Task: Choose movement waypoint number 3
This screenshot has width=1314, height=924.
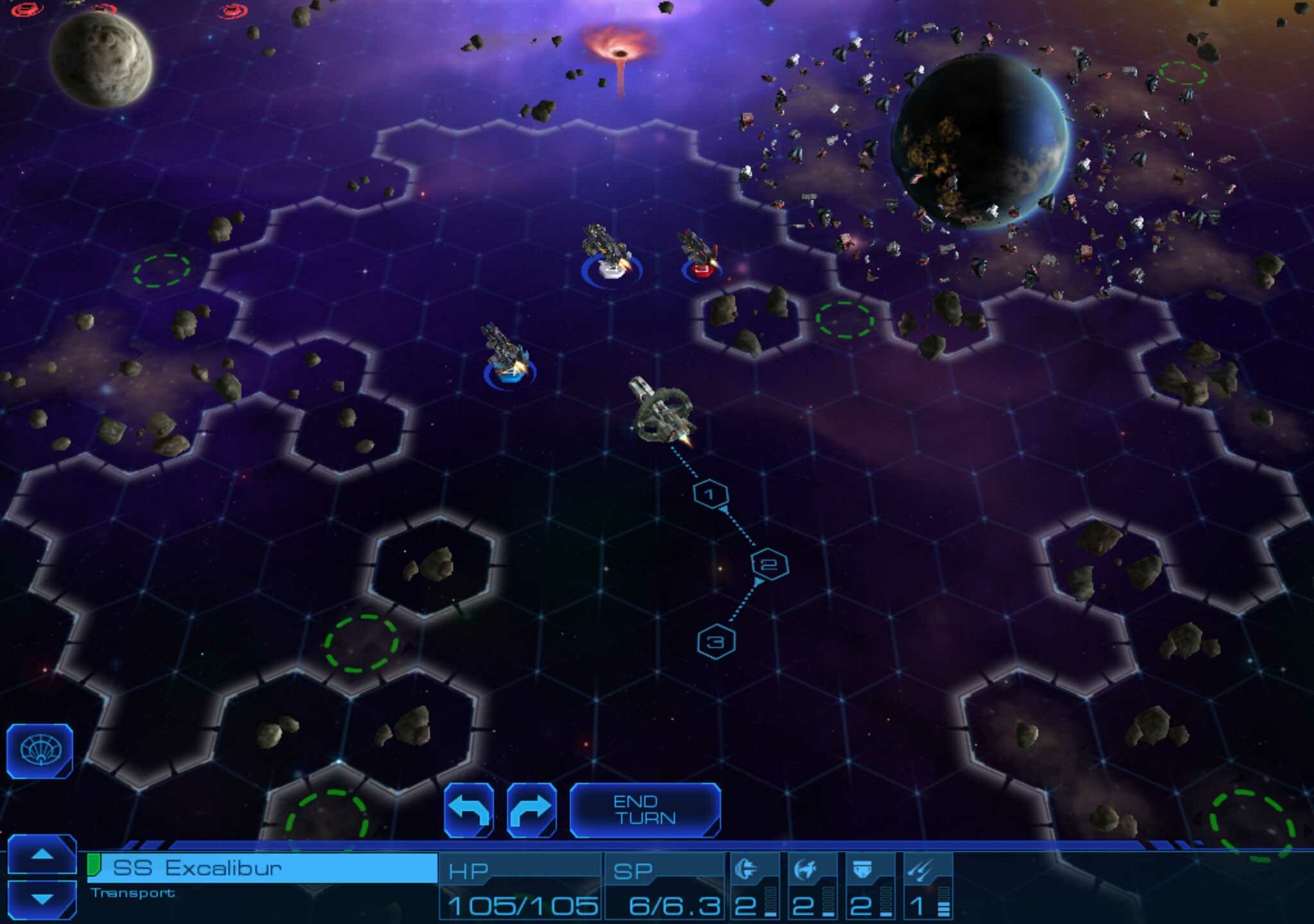Action: (716, 641)
